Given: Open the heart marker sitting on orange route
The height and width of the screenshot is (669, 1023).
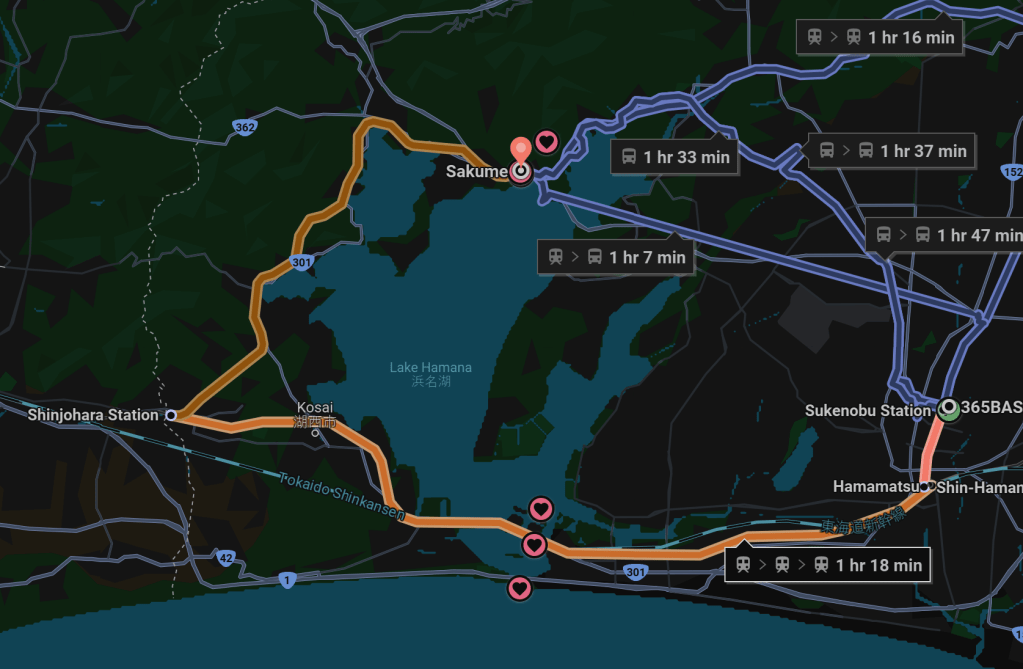Looking at the screenshot, I should (x=534, y=545).
